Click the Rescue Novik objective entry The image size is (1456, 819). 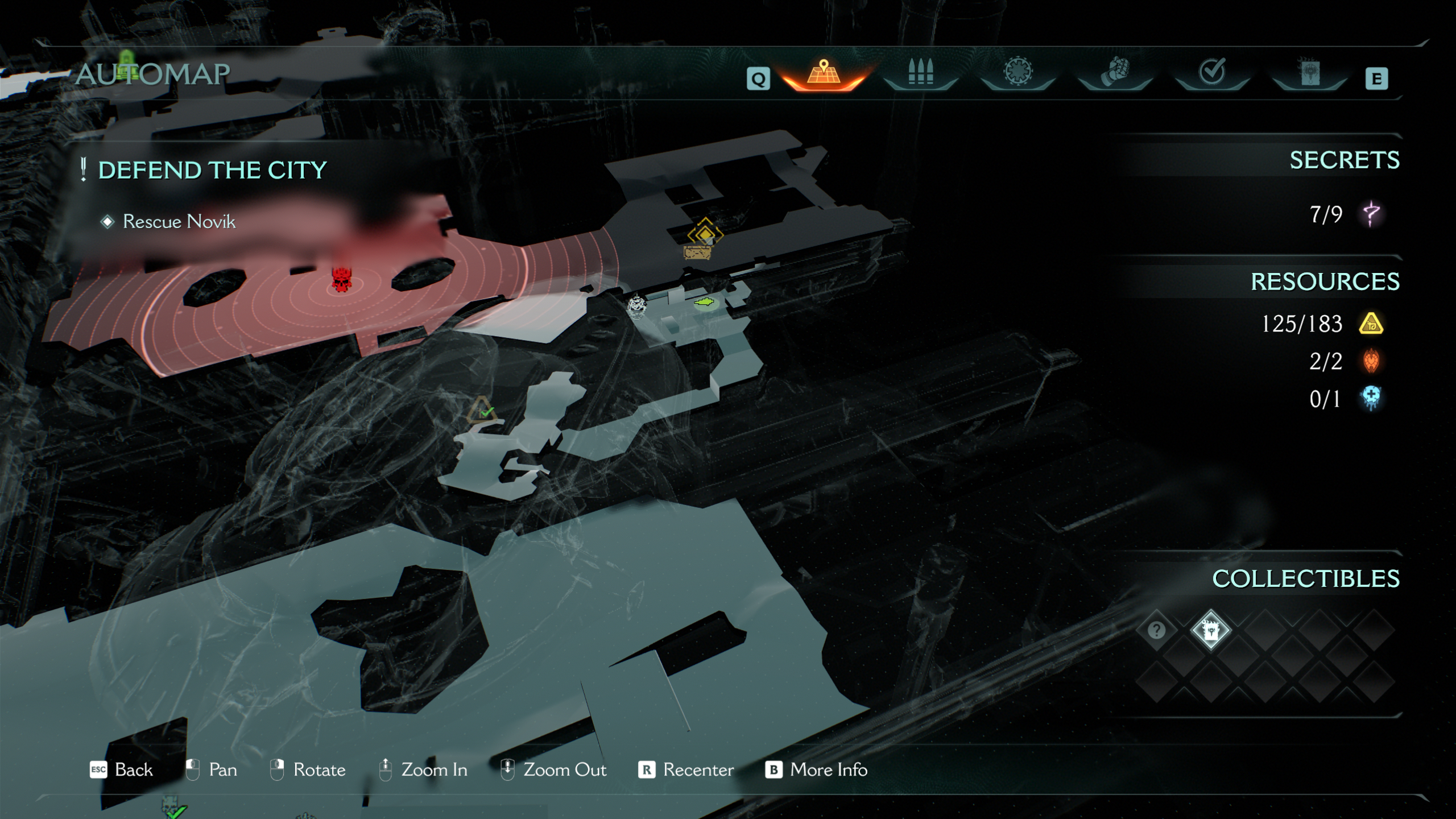click(179, 221)
